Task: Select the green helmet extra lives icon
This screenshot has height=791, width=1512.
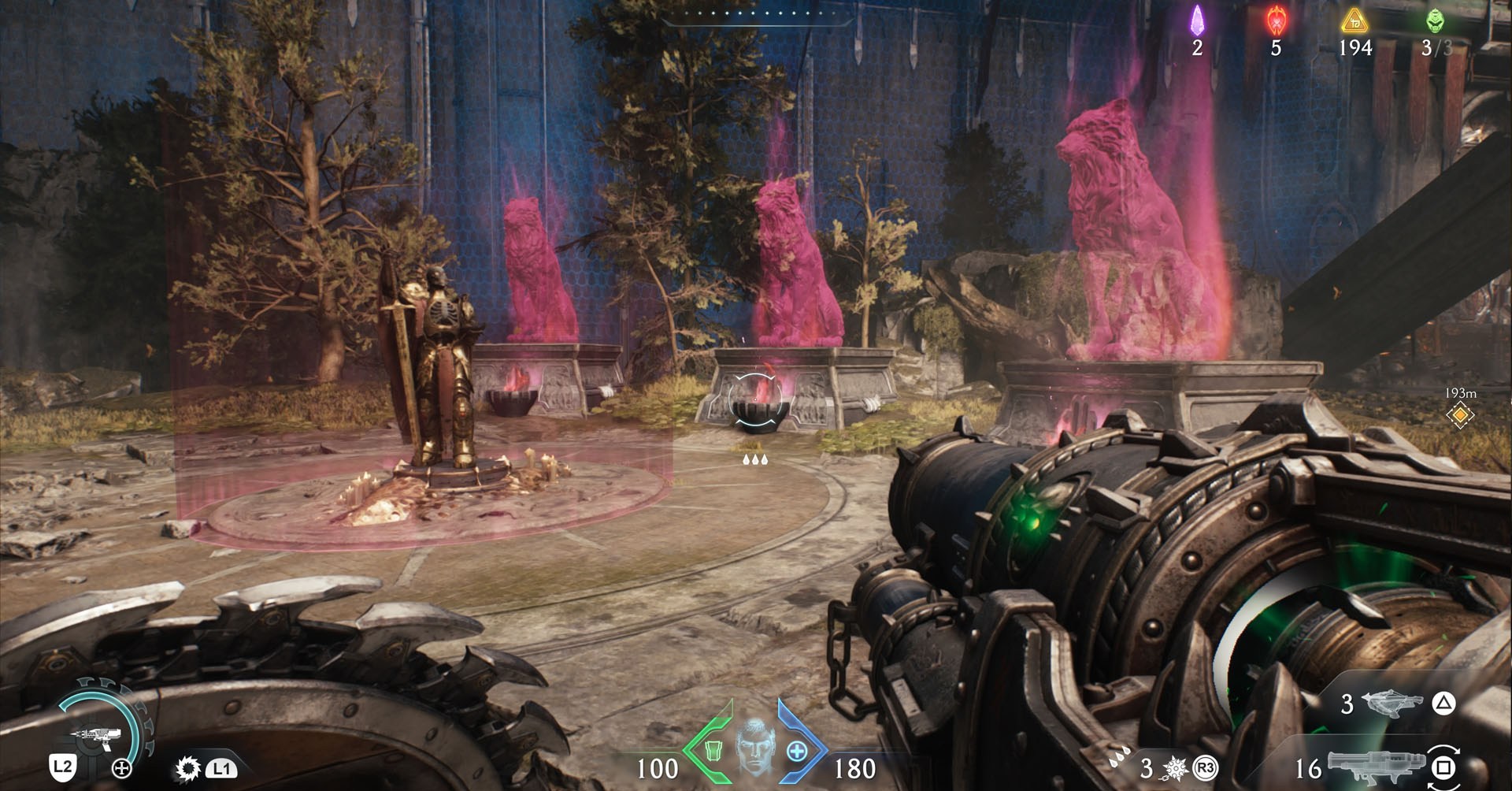Action: 1435,20
